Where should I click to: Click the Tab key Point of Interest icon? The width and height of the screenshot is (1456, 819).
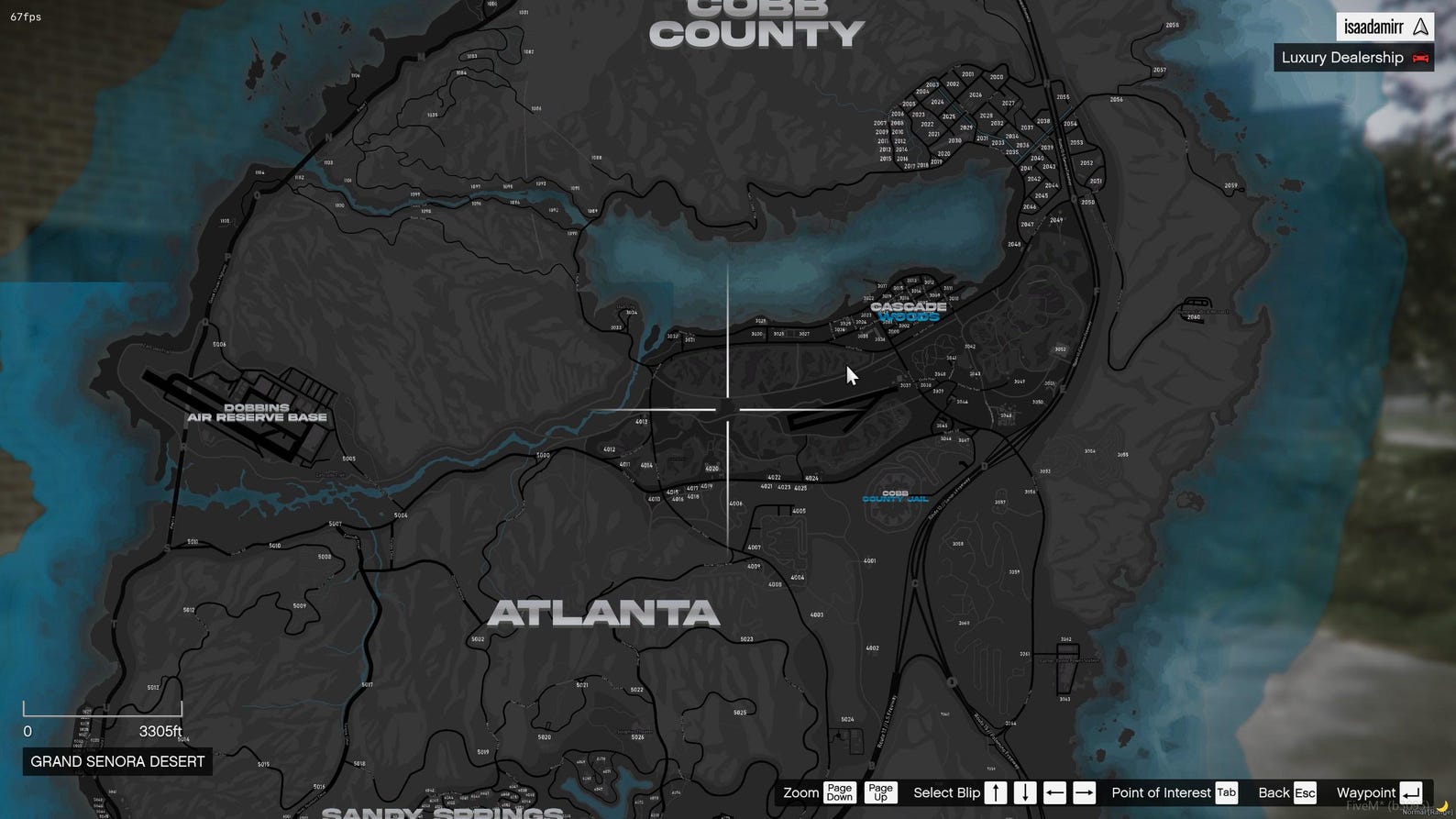pyautogui.click(x=1226, y=792)
